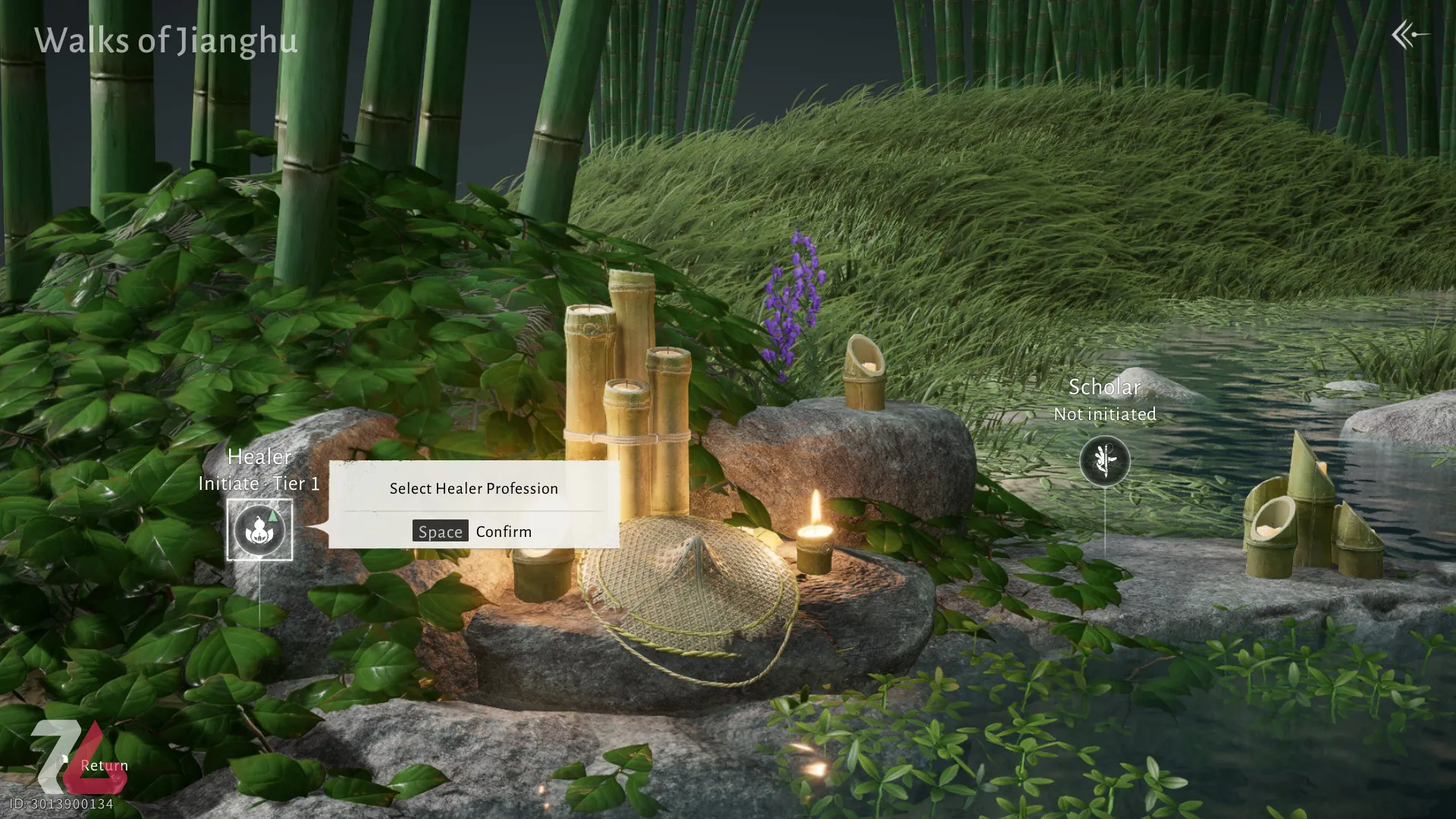1456x819 pixels.
Task: Choose the Scholar profession icon
Action: pyautogui.click(x=1105, y=460)
